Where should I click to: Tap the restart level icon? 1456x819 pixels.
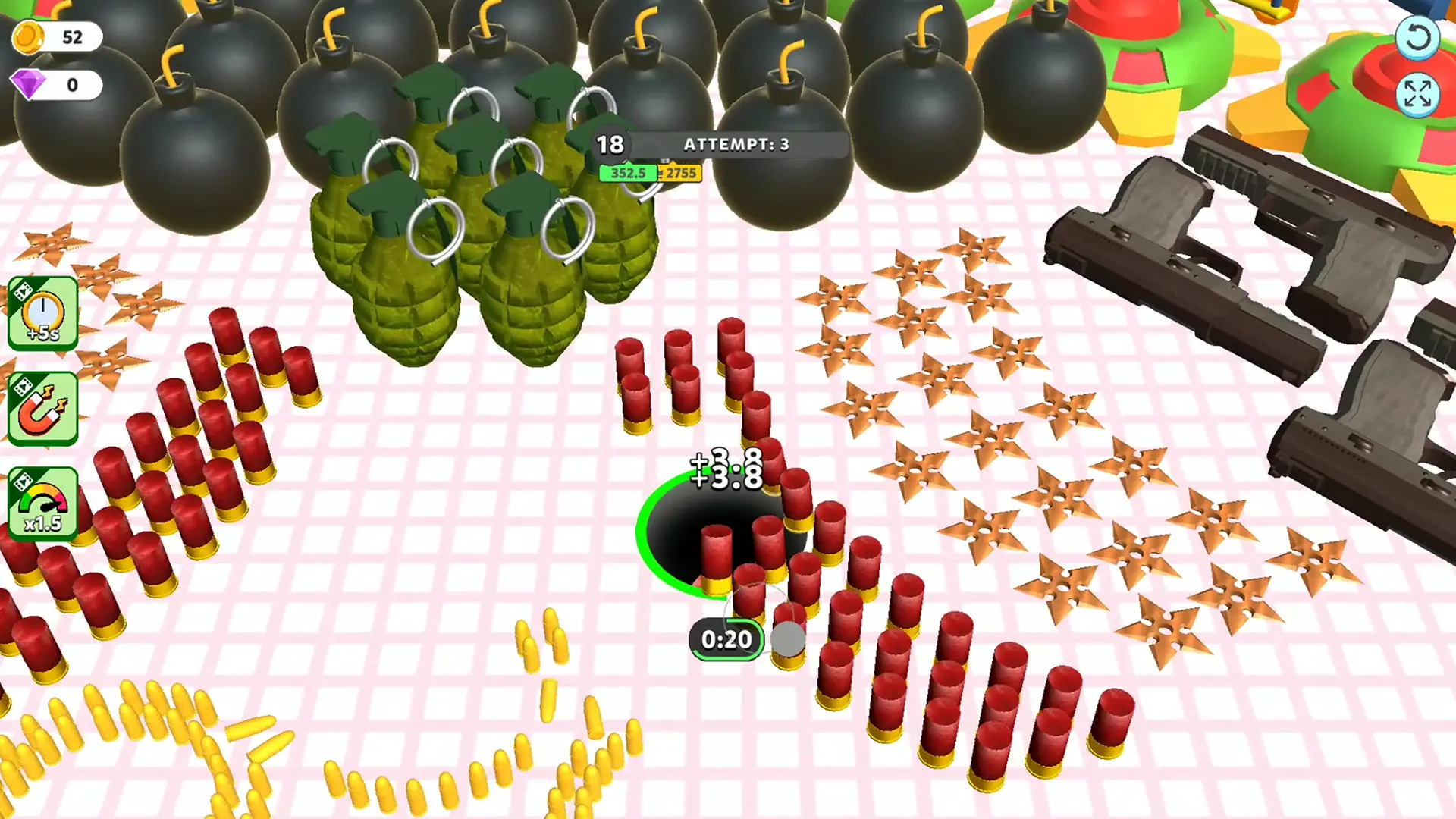tap(1417, 36)
